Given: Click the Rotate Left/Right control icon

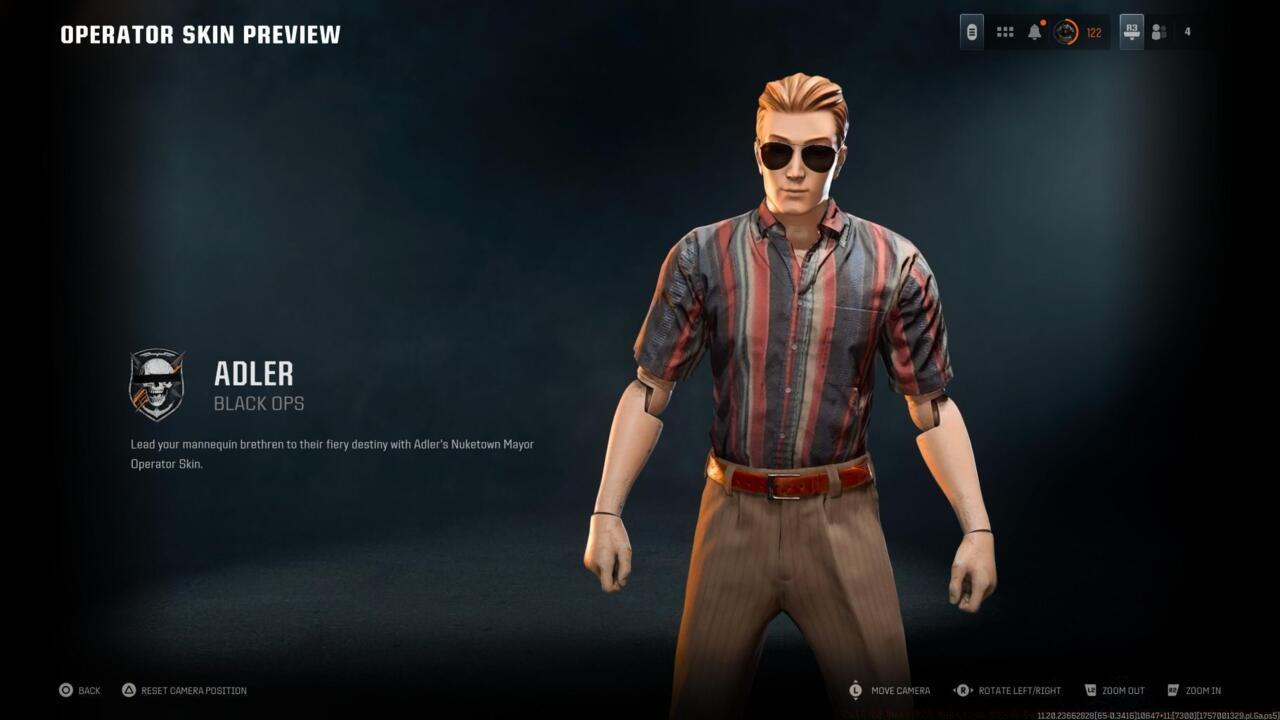Looking at the screenshot, I should [x=963, y=690].
